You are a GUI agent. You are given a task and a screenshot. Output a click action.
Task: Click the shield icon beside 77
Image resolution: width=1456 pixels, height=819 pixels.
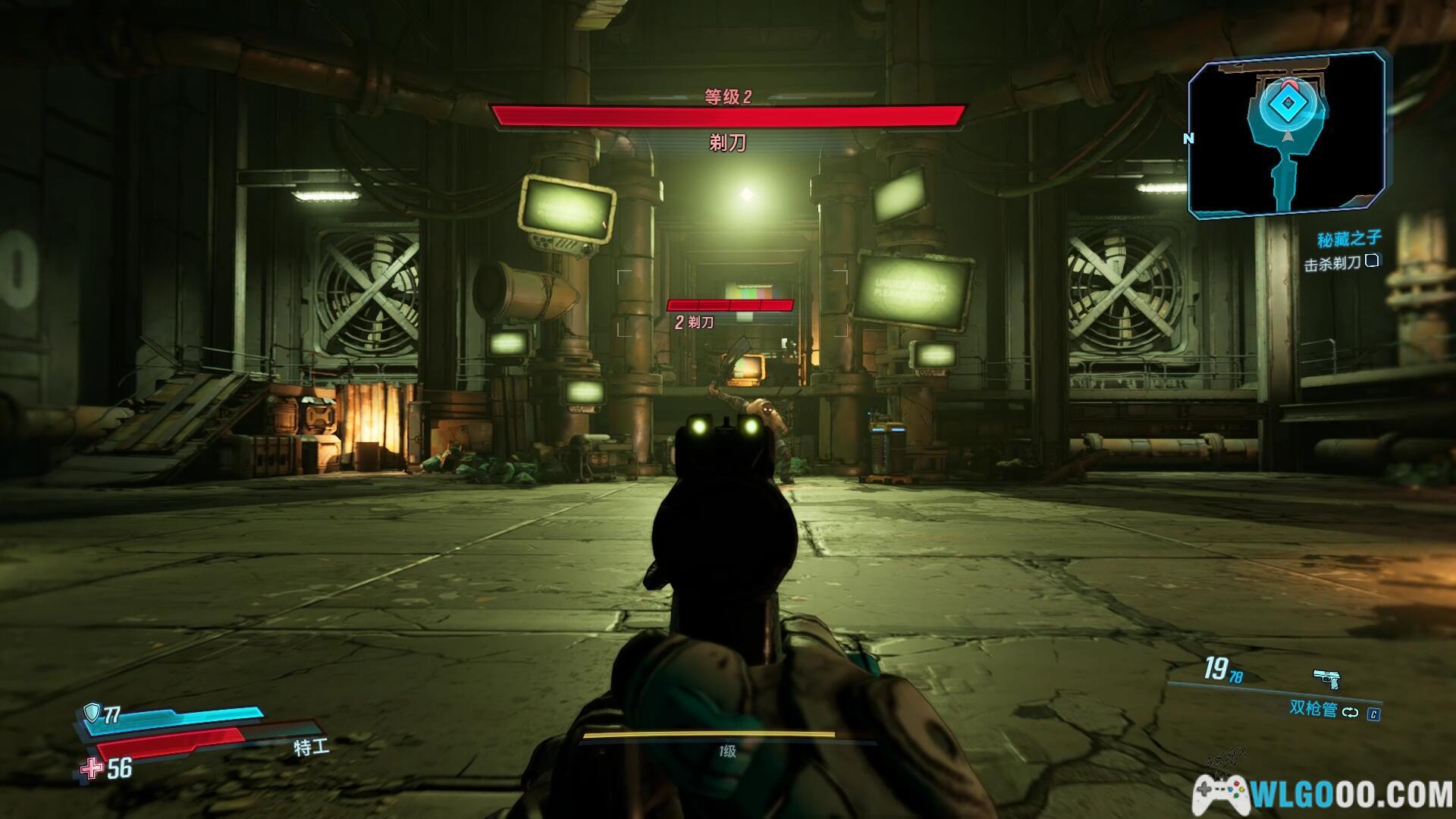(x=92, y=712)
